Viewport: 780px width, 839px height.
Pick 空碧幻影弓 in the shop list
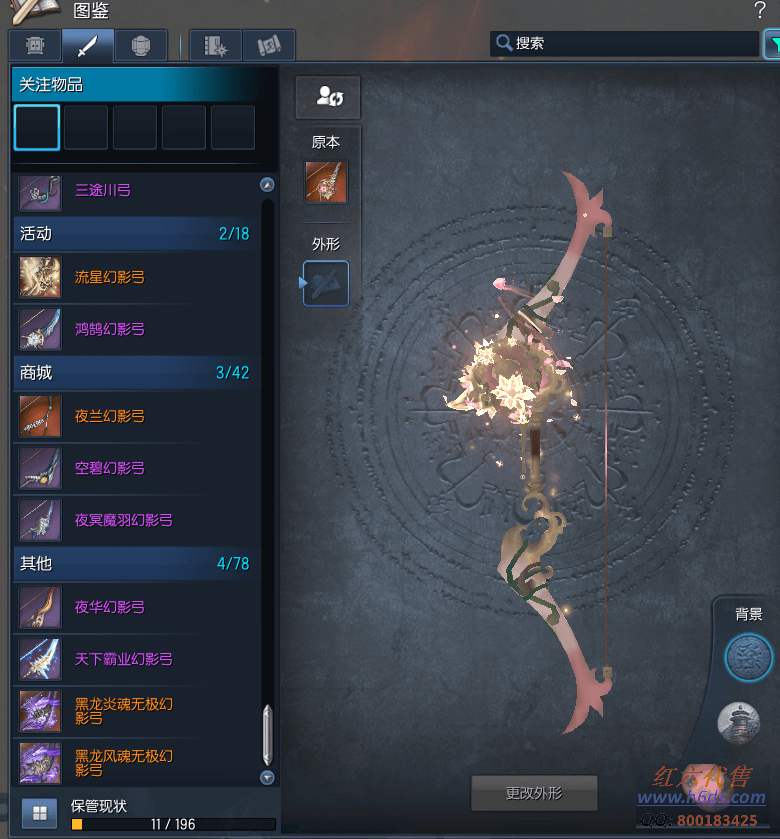coord(109,468)
